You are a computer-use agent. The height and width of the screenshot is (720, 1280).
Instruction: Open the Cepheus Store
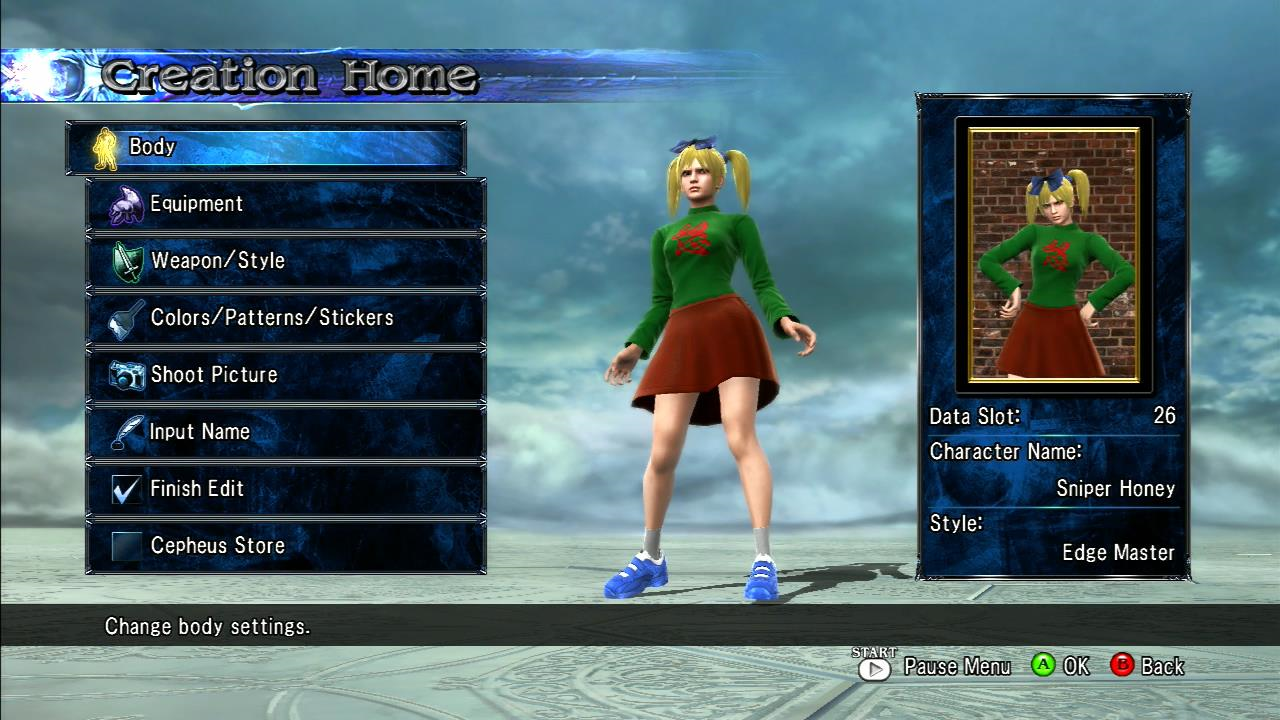click(286, 546)
